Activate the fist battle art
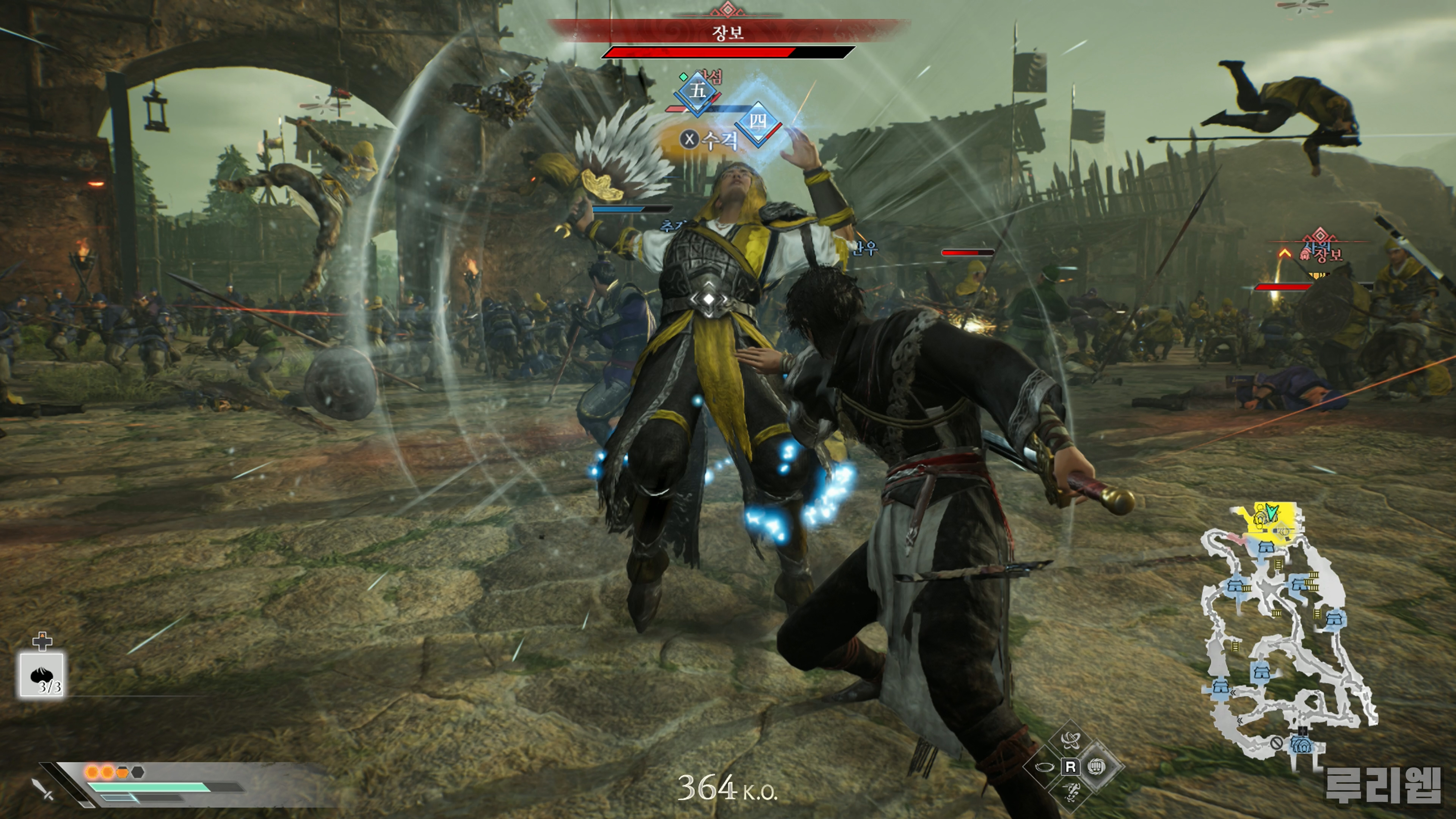Viewport: 1456px width, 819px height. pos(1097,767)
